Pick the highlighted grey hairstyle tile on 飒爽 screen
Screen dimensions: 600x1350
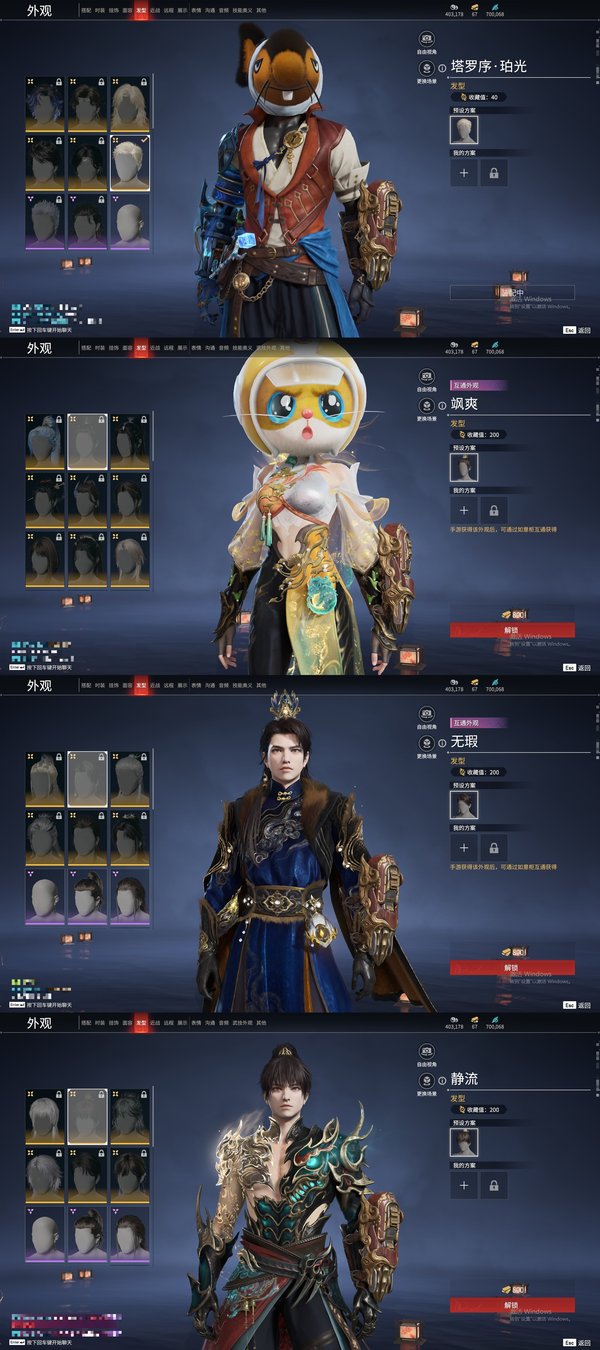88,441
